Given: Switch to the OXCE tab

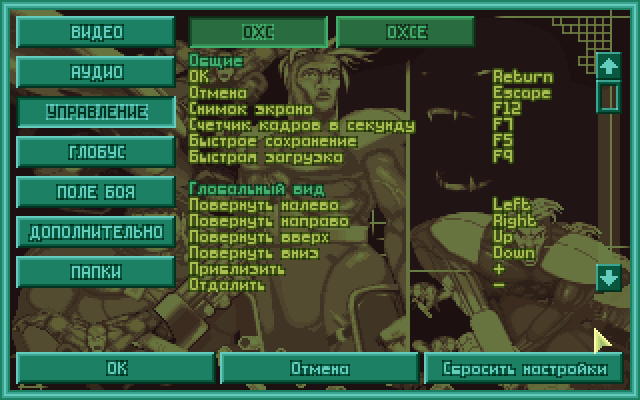Looking at the screenshot, I should tap(405, 31).
